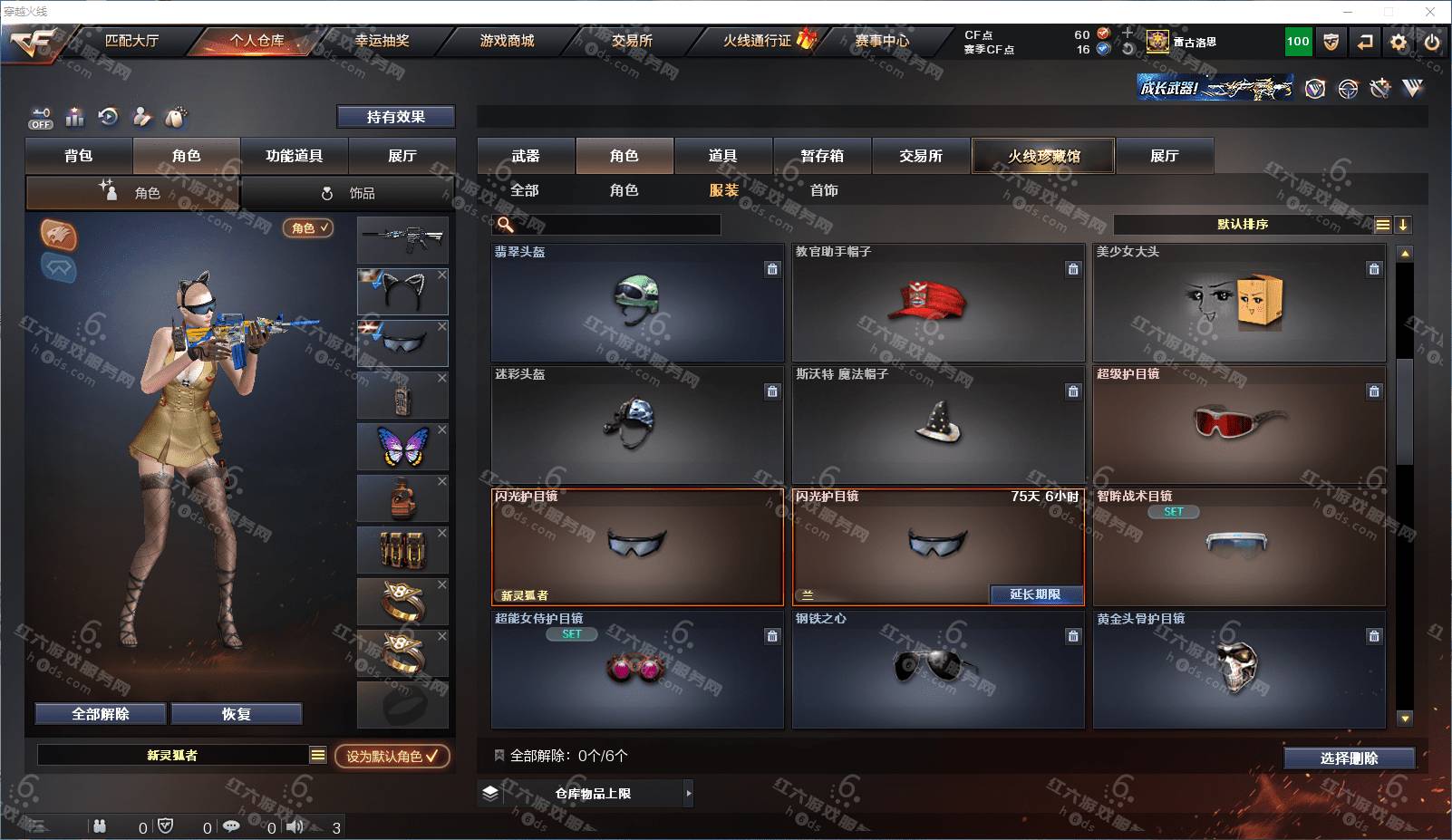Image resolution: width=1452 pixels, height=840 pixels.
Task: Go to 游戏商城 game shop
Action: click(x=507, y=41)
